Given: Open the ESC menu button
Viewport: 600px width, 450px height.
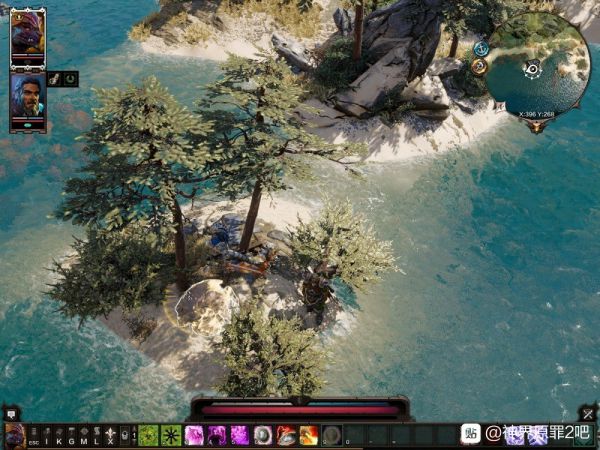Looking at the screenshot, I should 33,435.
